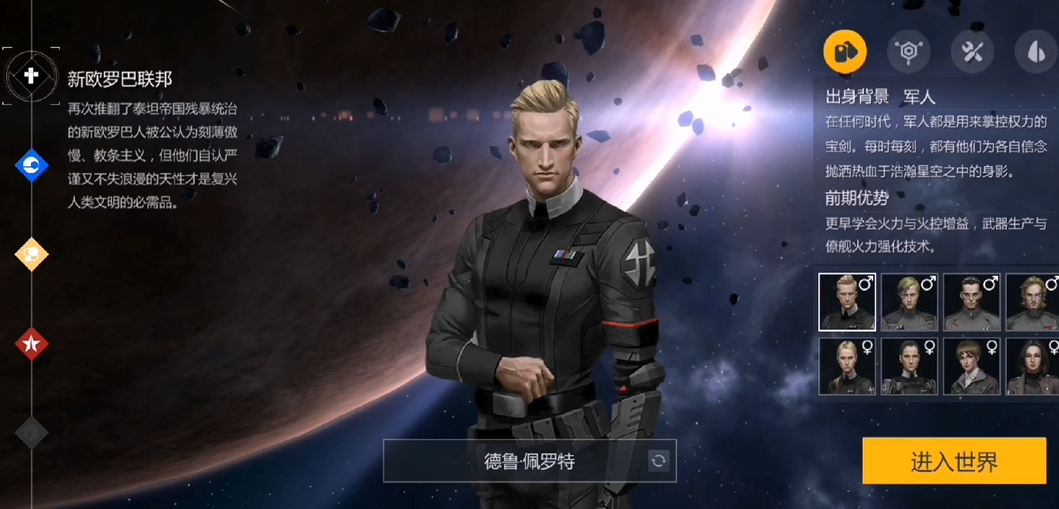Viewport: 1059px width, 509px height.
Task: Pick the dark-haired male portrait
Action: 971,302
